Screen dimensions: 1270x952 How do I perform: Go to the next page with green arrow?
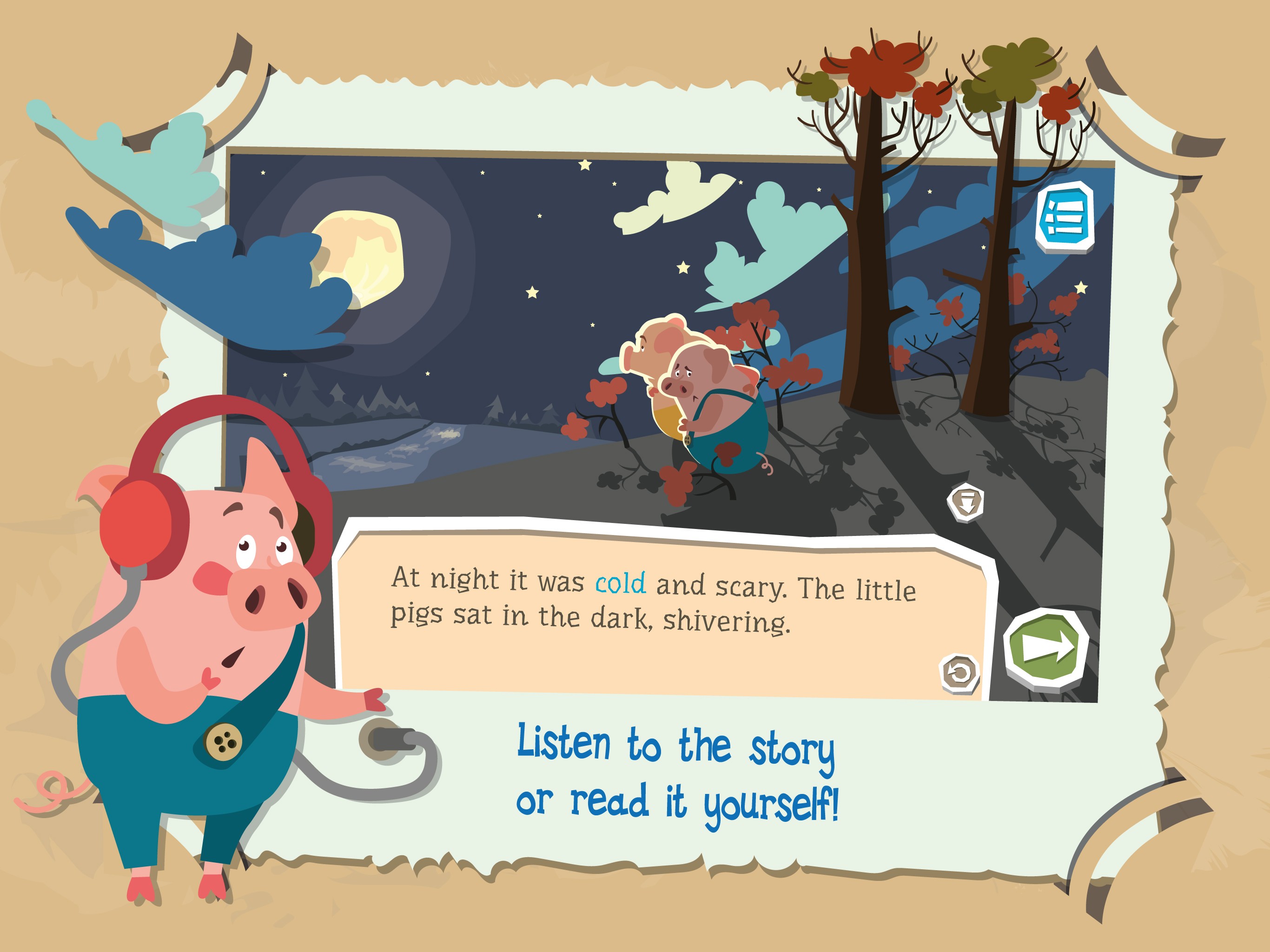click(1046, 648)
